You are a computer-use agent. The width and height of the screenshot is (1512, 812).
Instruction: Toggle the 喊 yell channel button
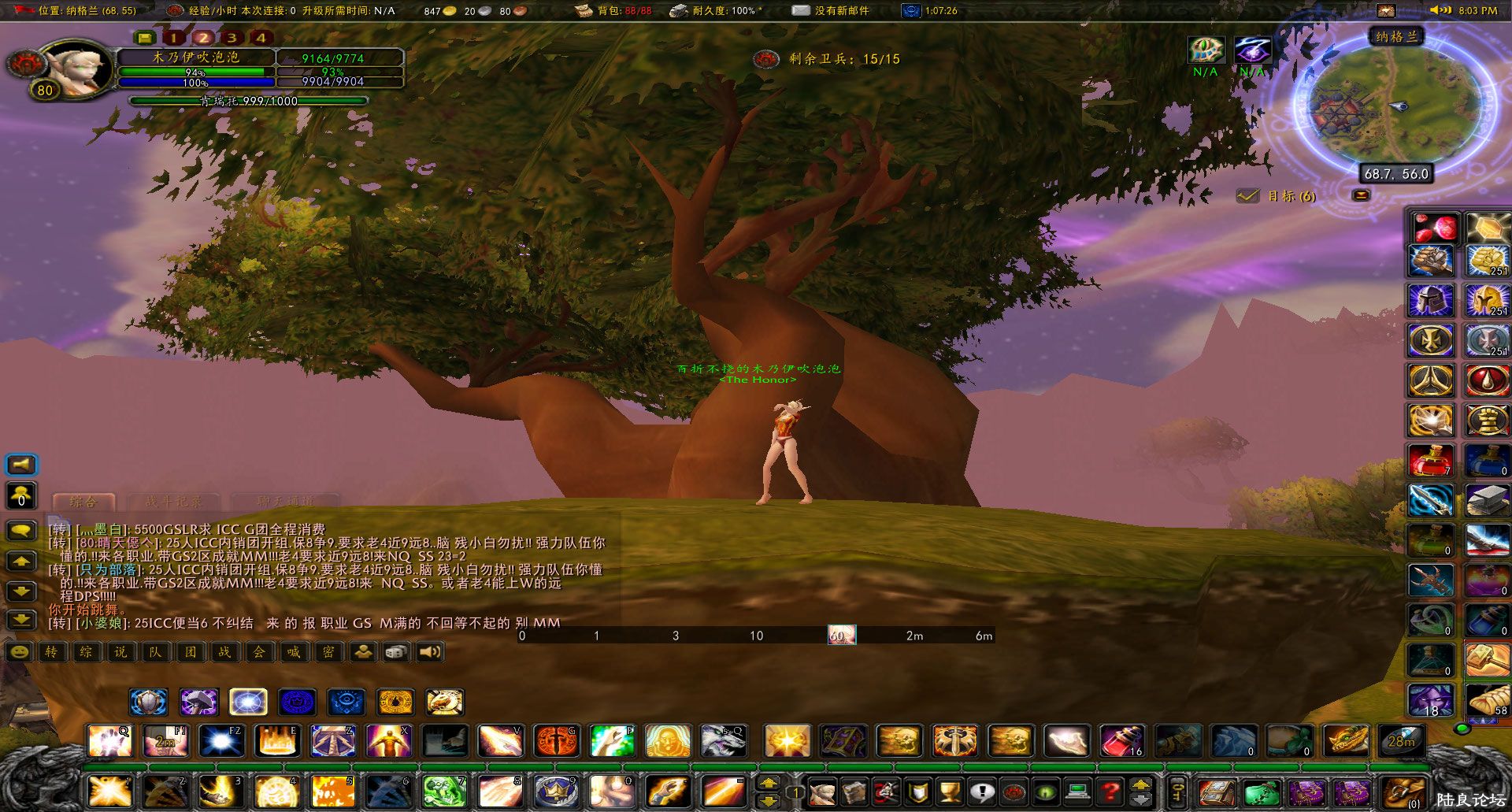(x=293, y=651)
